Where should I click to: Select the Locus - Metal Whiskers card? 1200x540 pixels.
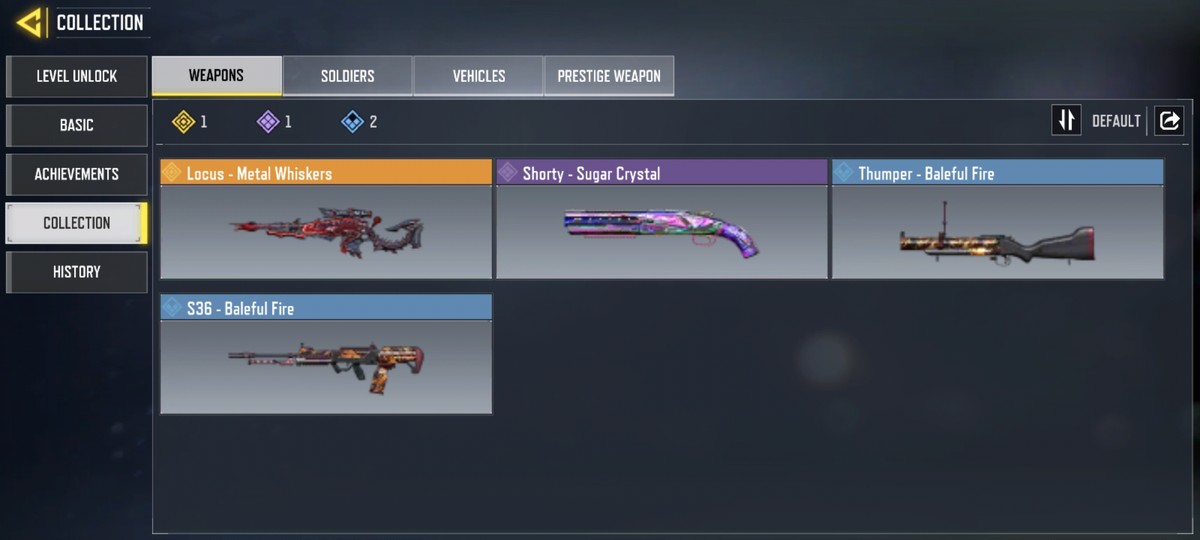(x=326, y=219)
